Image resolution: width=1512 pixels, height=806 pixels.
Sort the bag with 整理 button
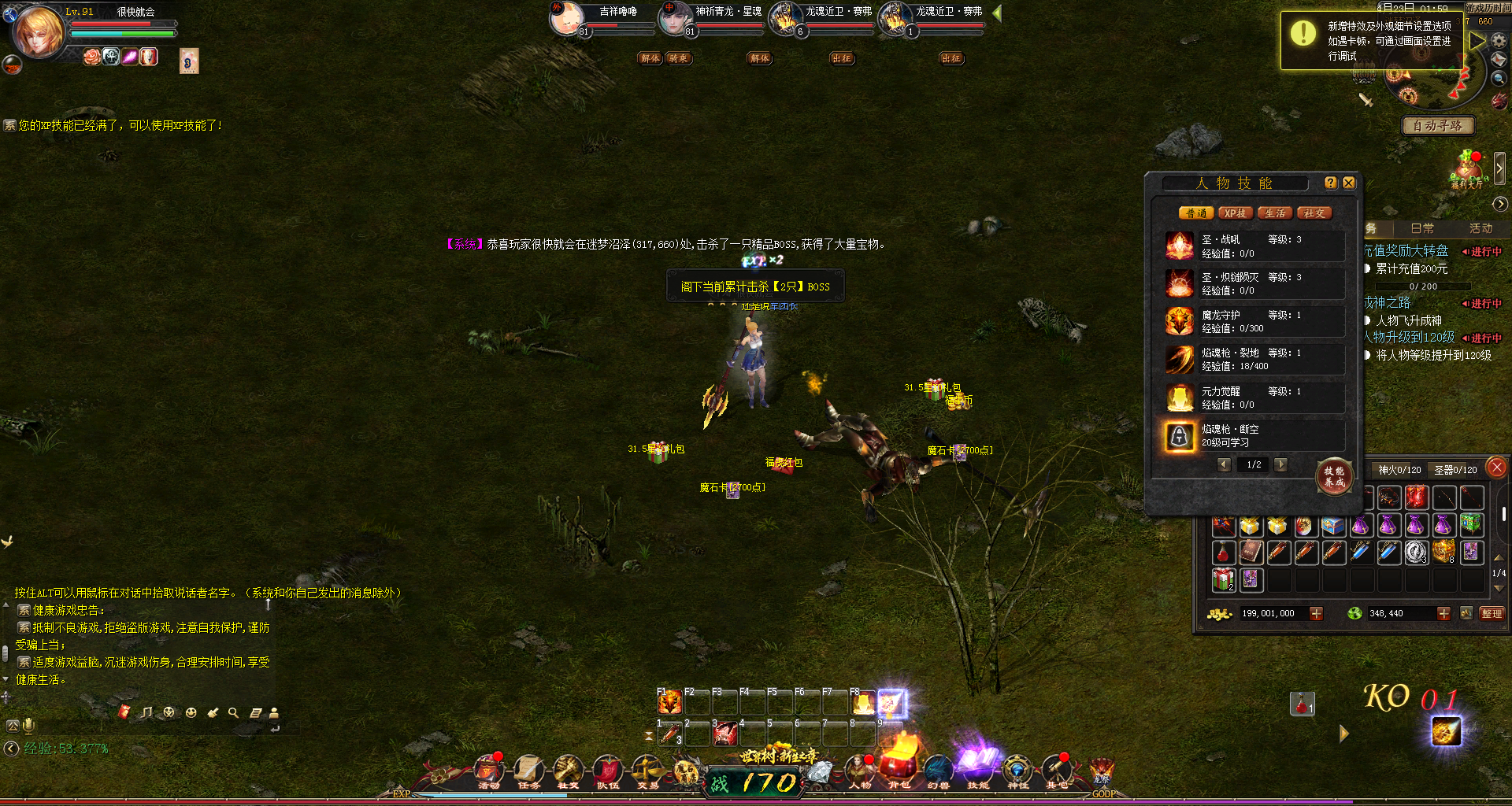pyautogui.click(x=1492, y=613)
